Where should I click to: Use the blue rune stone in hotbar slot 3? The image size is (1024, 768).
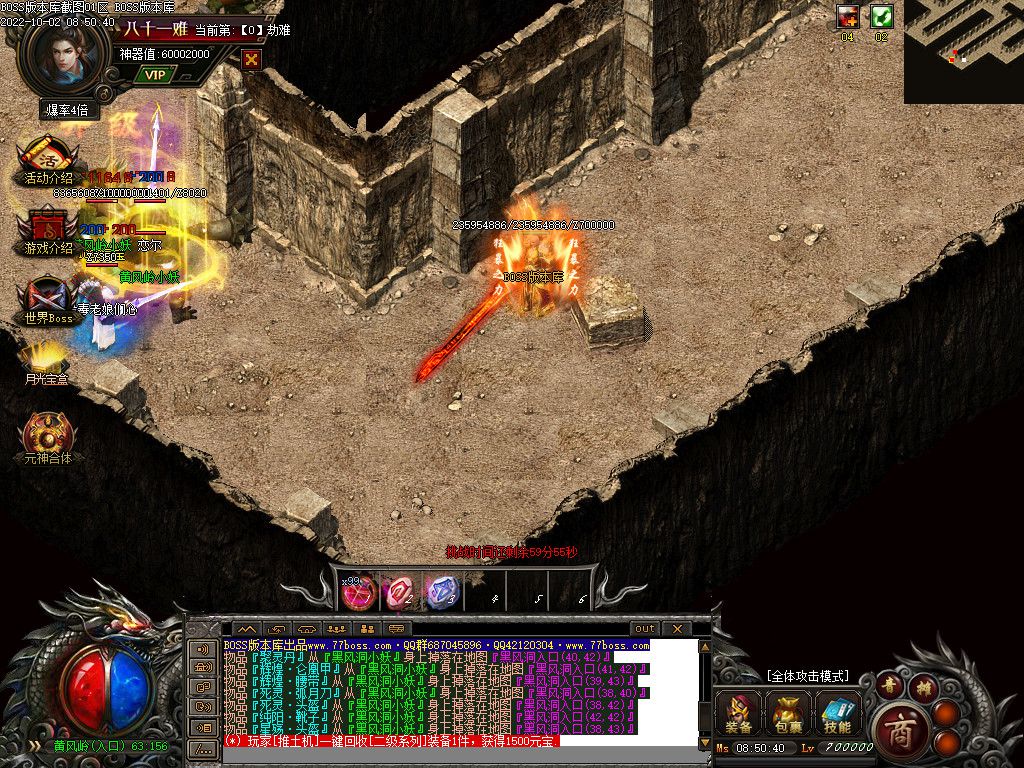pos(442,592)
